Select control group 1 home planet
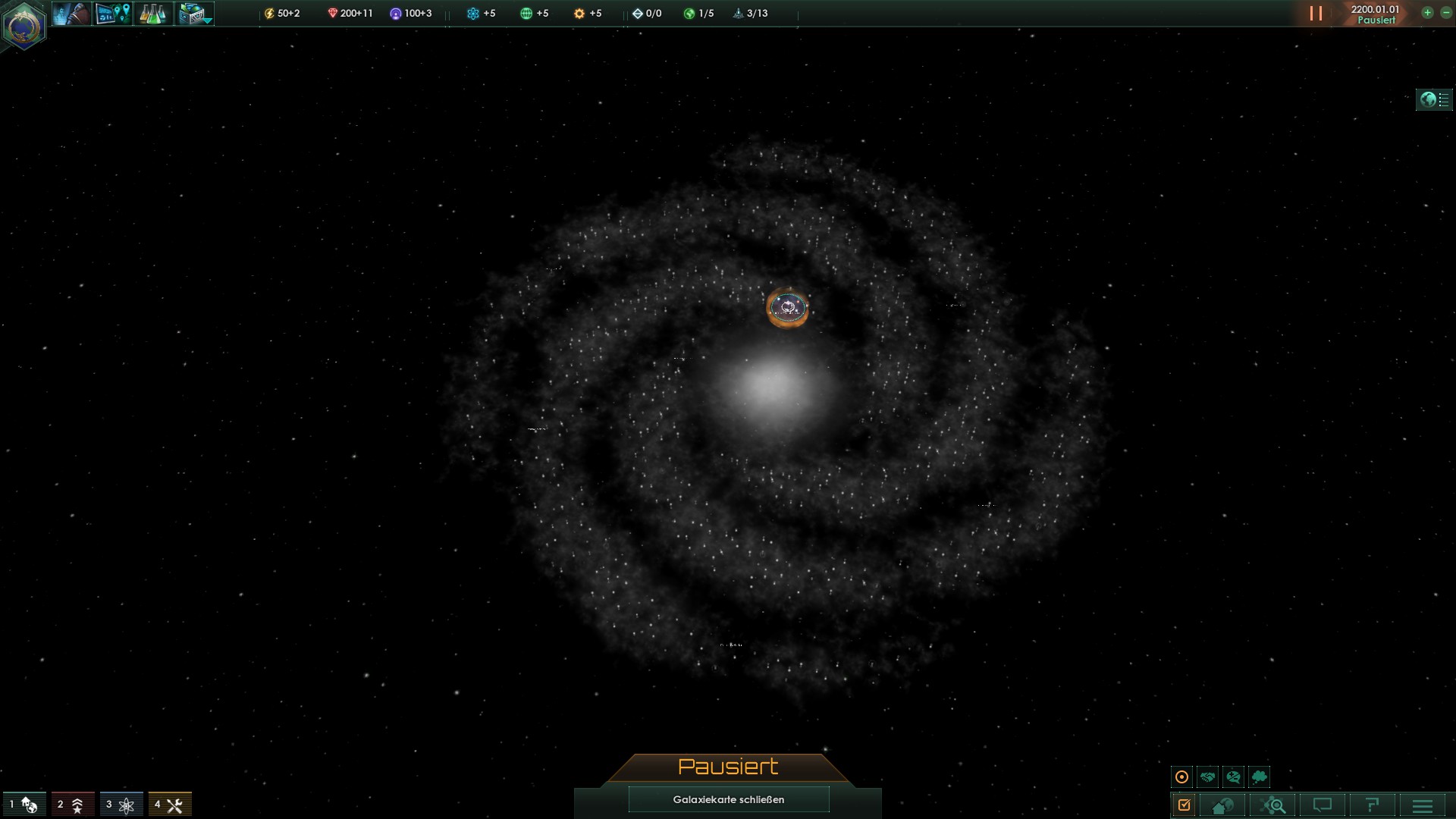This screenshot has width=1456, height=819. 24,805
